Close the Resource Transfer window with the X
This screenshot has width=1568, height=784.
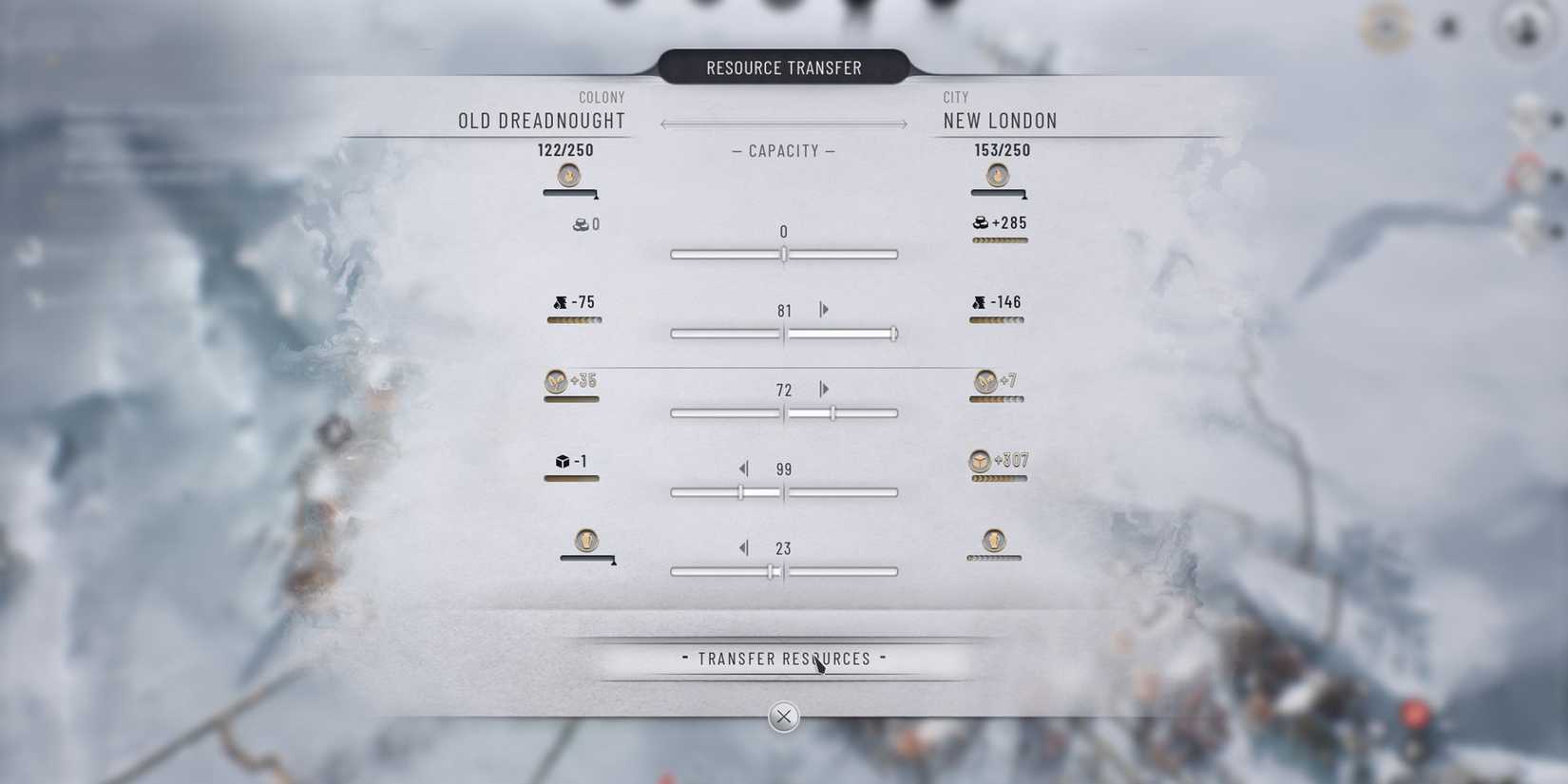coord(783,717)
